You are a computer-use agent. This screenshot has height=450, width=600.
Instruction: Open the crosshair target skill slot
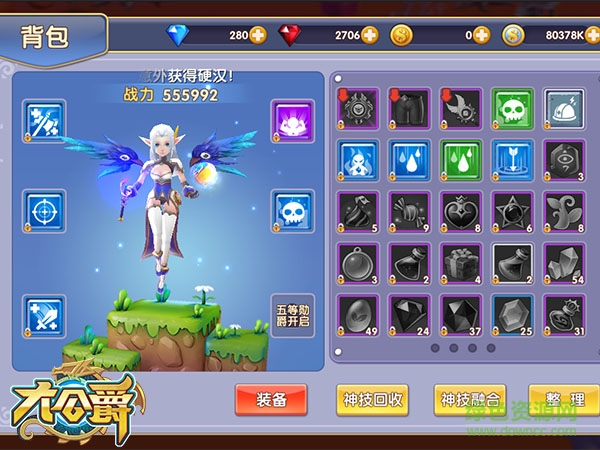[43, 212]
